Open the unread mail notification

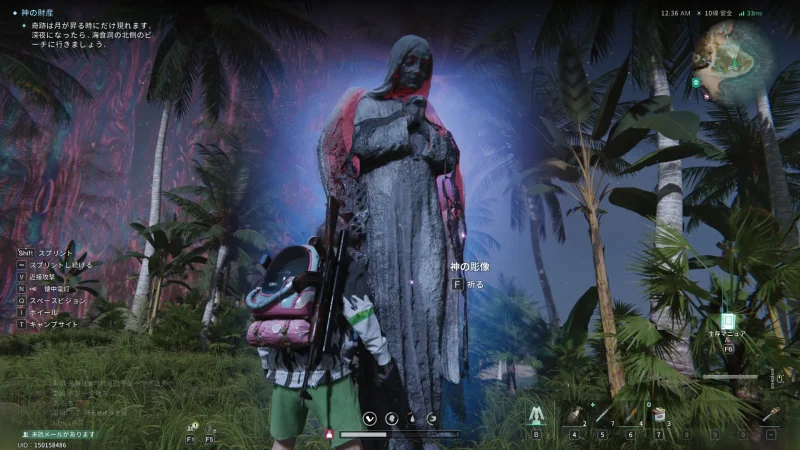(x=57, y=434)
